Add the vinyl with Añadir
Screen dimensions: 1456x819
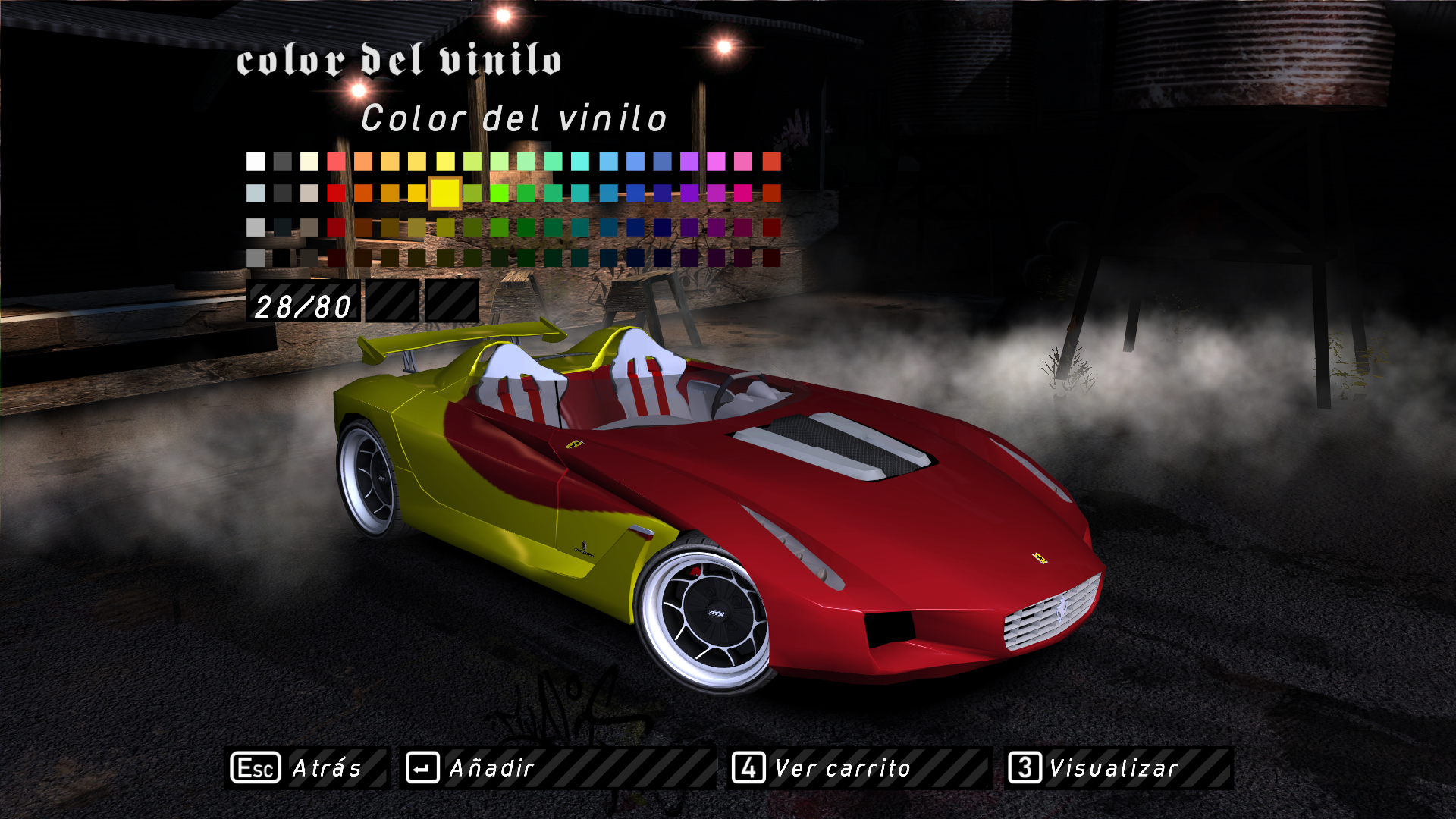tap(557, 768)
